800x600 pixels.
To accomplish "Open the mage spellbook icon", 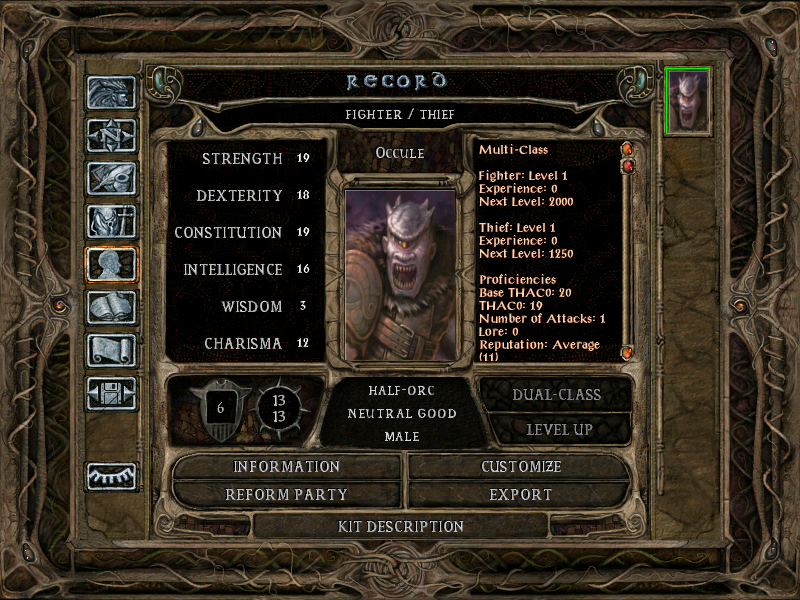I will tap(111, 307).
